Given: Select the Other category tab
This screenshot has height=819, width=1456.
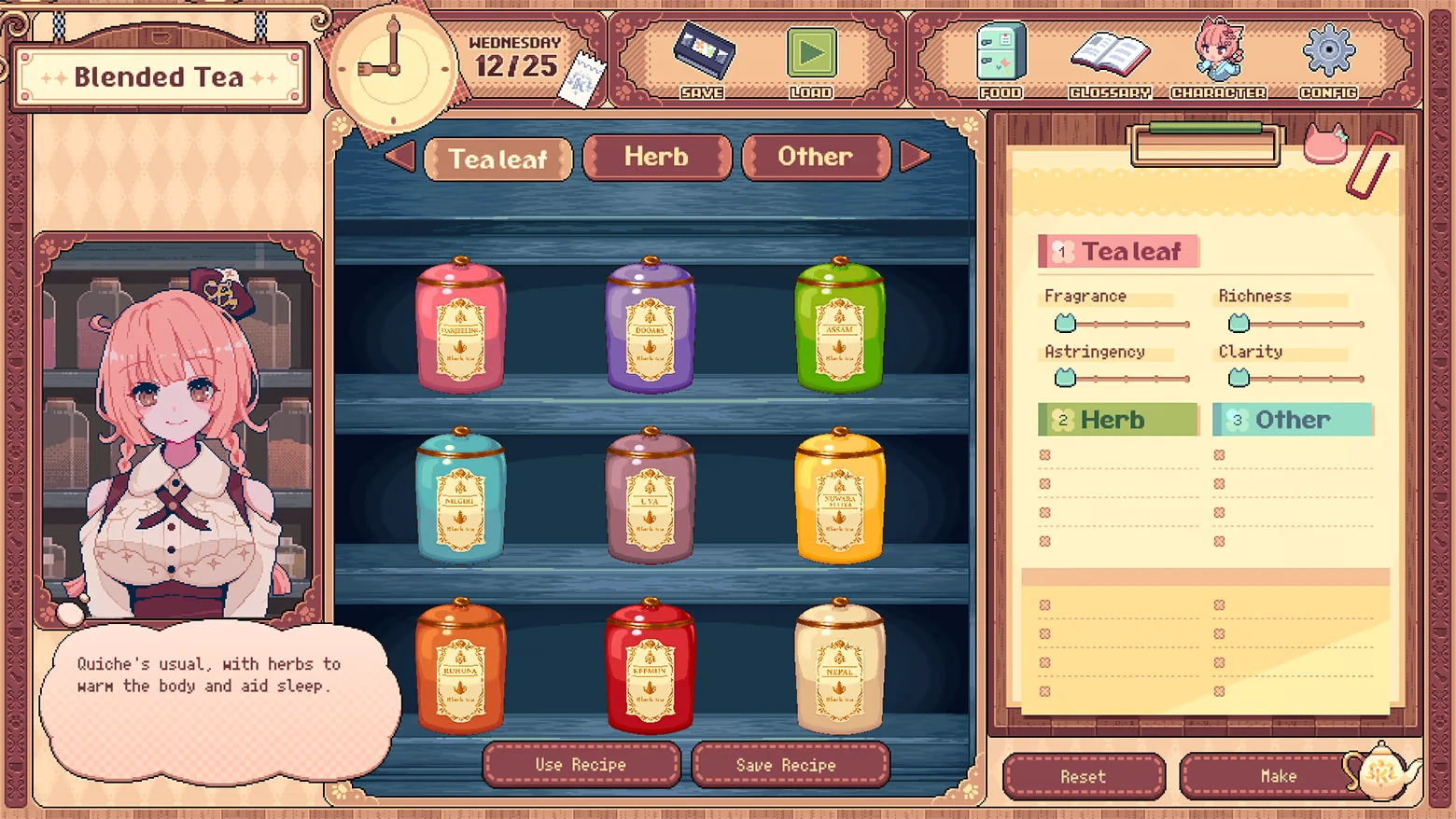Looking at the screenshot, I should 815,157.
